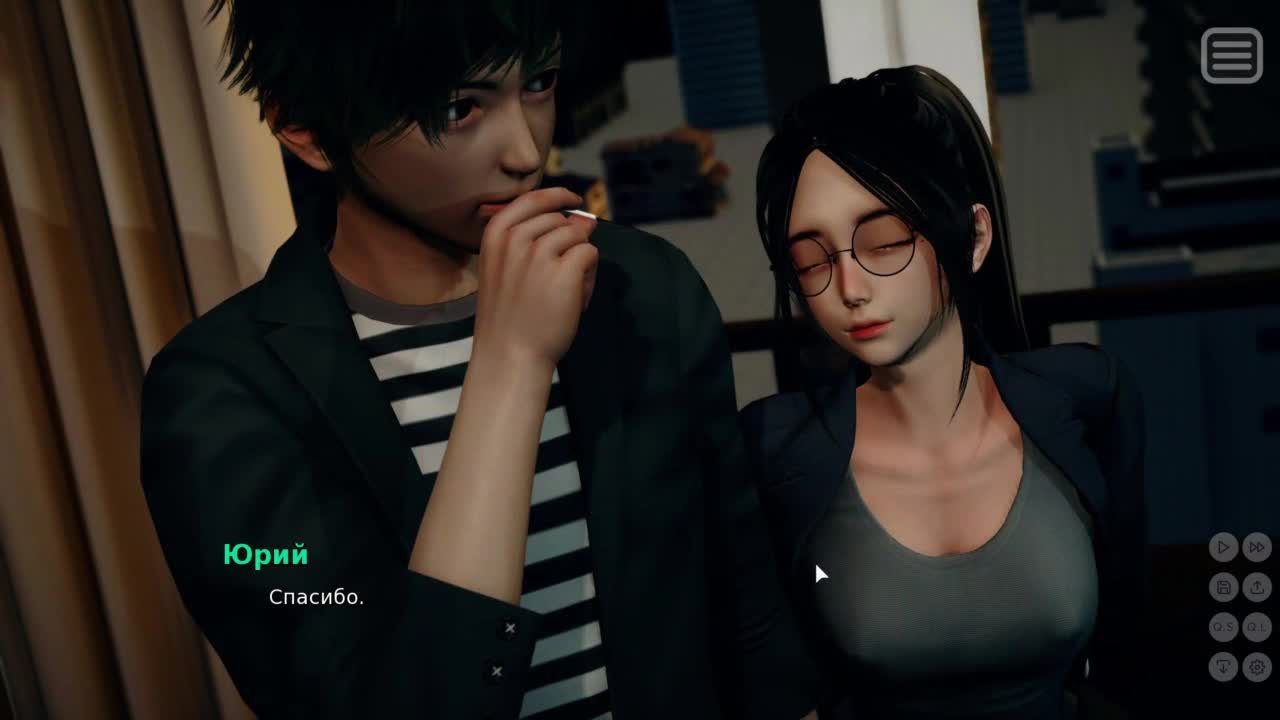Click the Q.S quick save button
The width and height of the screenshot is (1280, 720).
1222,627
